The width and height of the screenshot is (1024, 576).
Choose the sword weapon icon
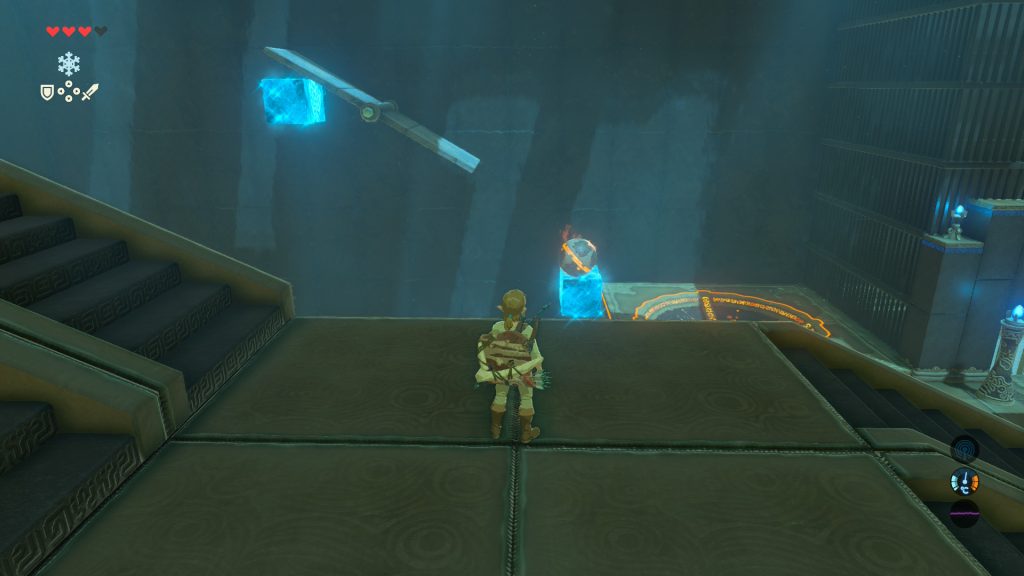[90, 92]
